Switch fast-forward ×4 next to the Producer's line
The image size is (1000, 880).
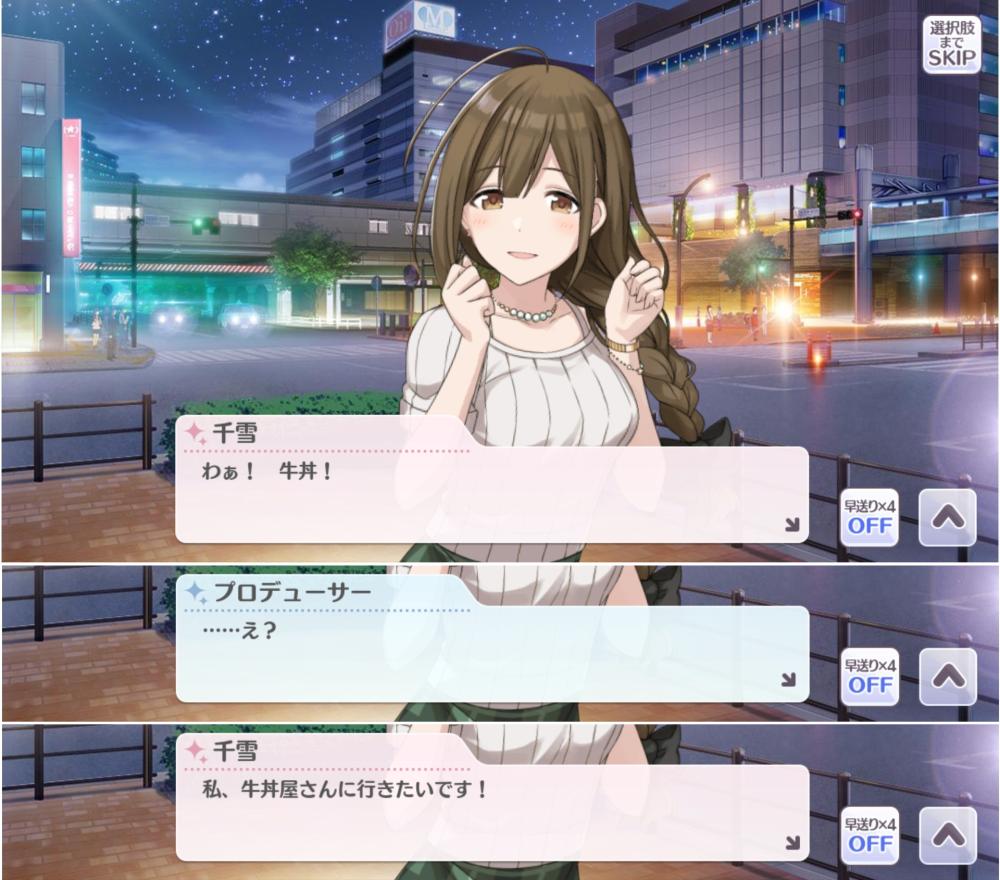point(869,677)
